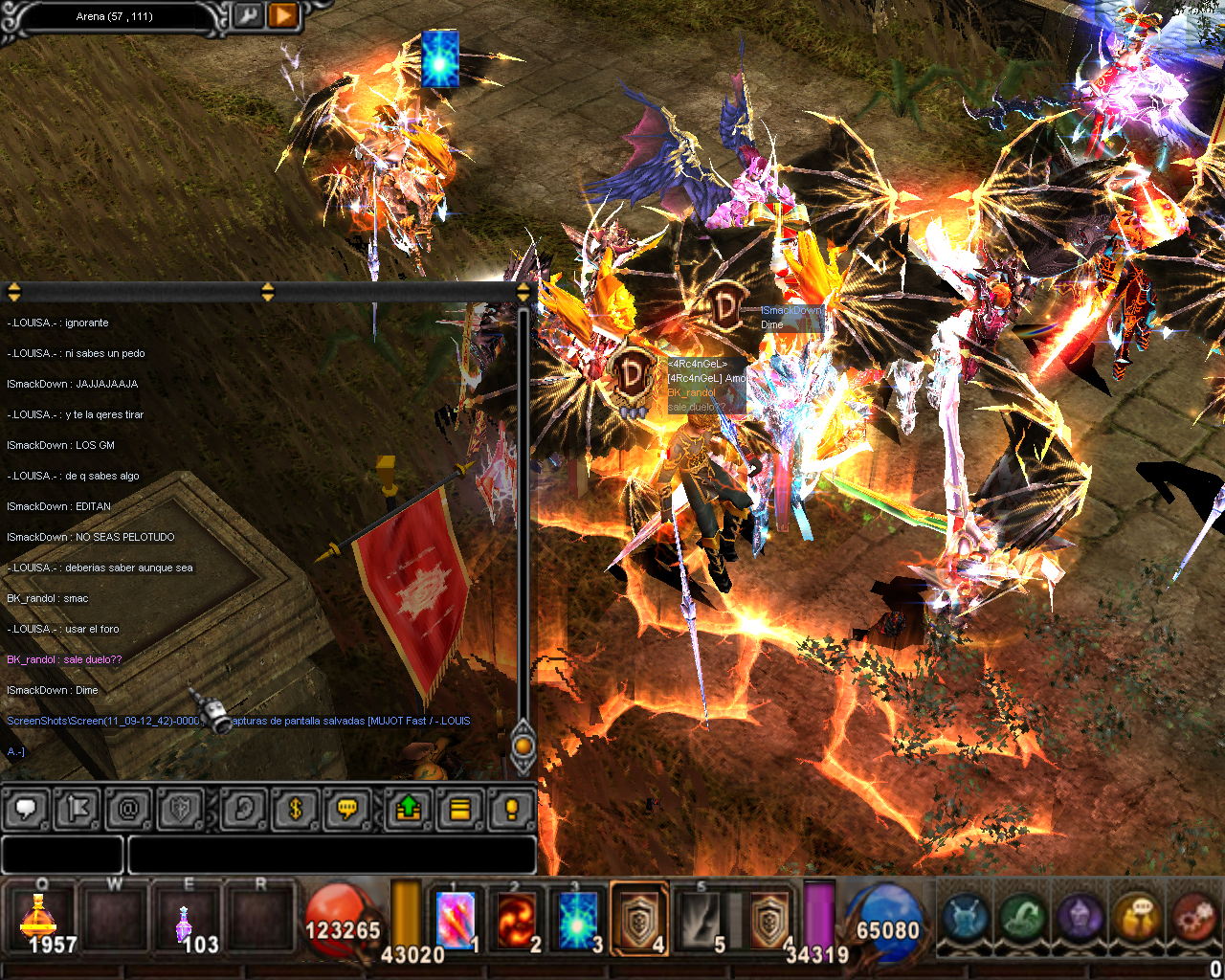Open the red gears menu icon
The image size is (1225, 980).
[x=1194, y=917]
